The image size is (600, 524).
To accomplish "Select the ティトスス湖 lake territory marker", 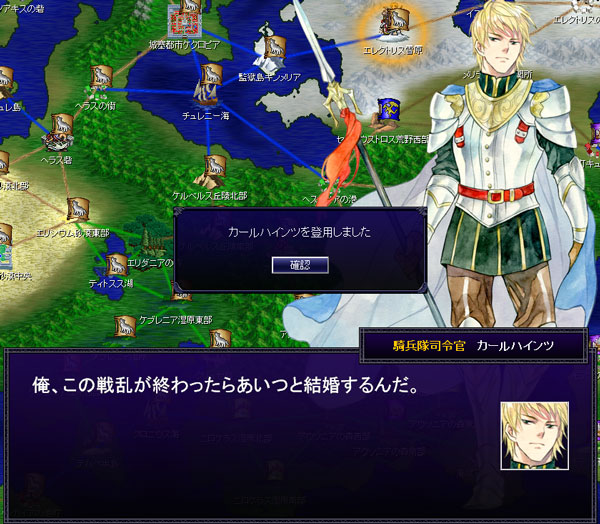I will click(x=116, y=265).
